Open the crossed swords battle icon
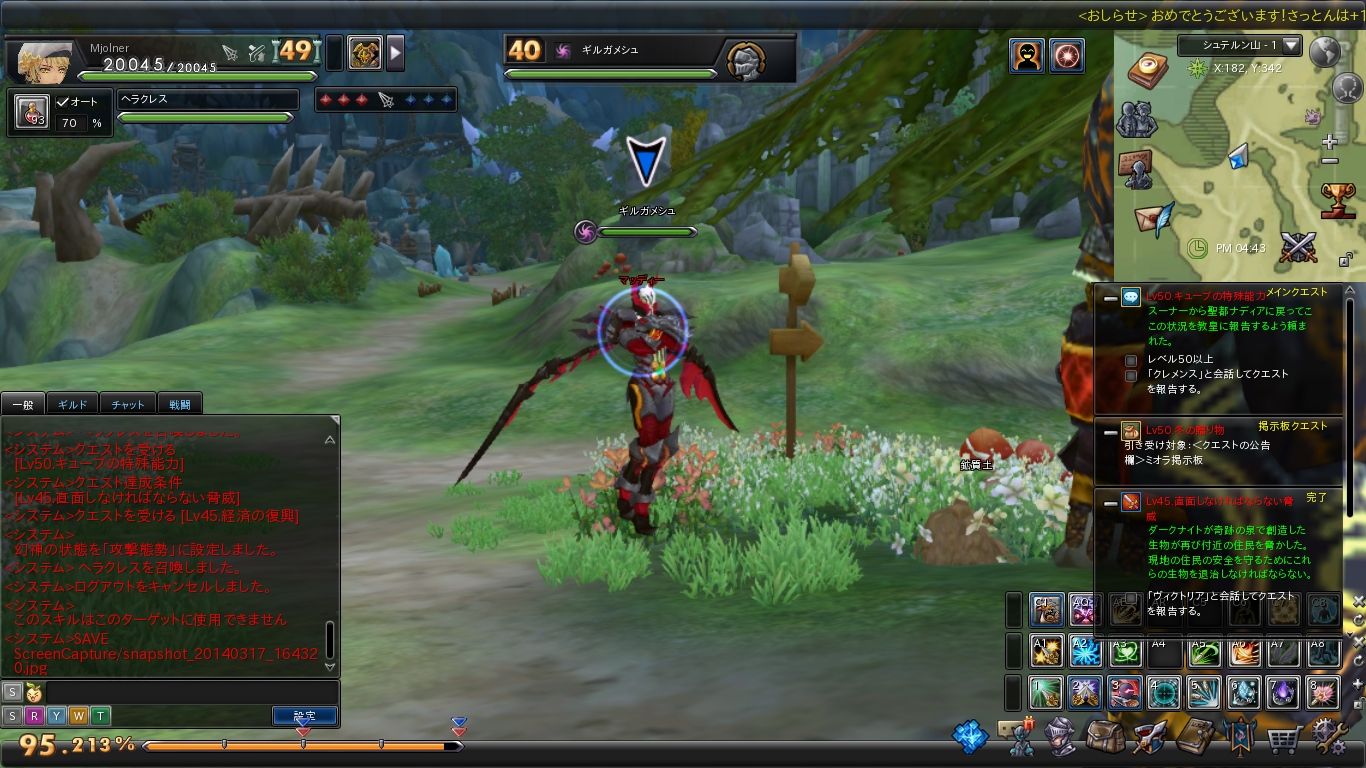Viewport: 1366px width, 768px height. [1297, 247]
